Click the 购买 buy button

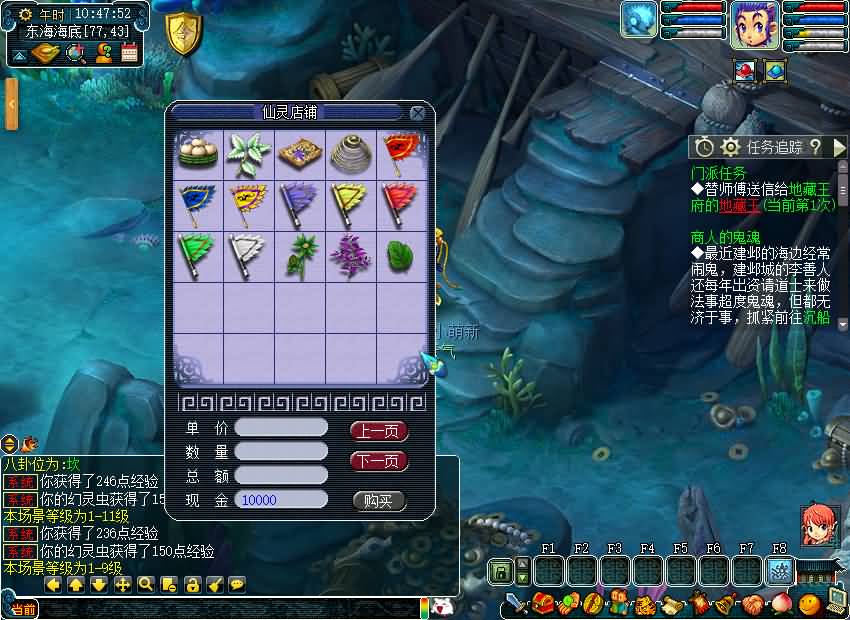[x=379, y=501]
